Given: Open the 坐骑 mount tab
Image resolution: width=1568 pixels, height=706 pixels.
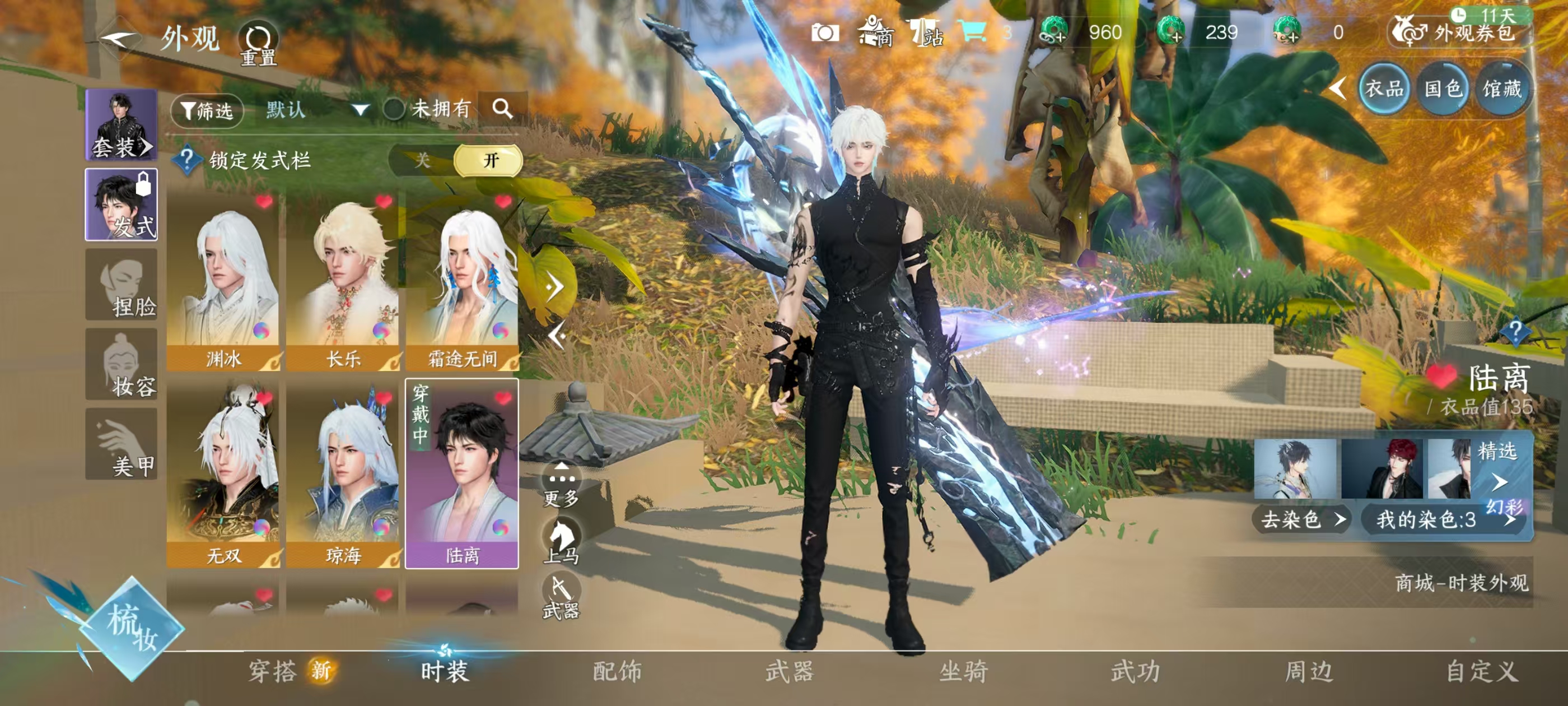Looking at the screenshot, I should point(963,671).
